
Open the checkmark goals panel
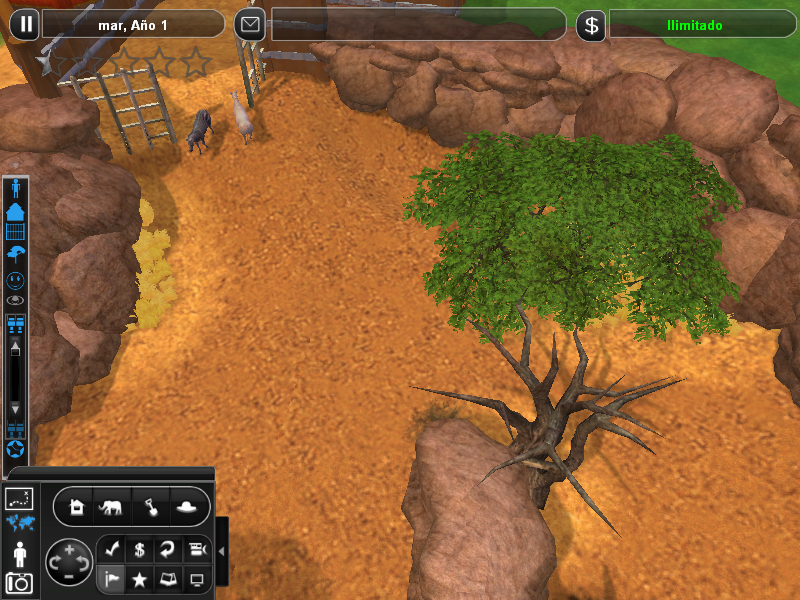click(x=112, y=550)
